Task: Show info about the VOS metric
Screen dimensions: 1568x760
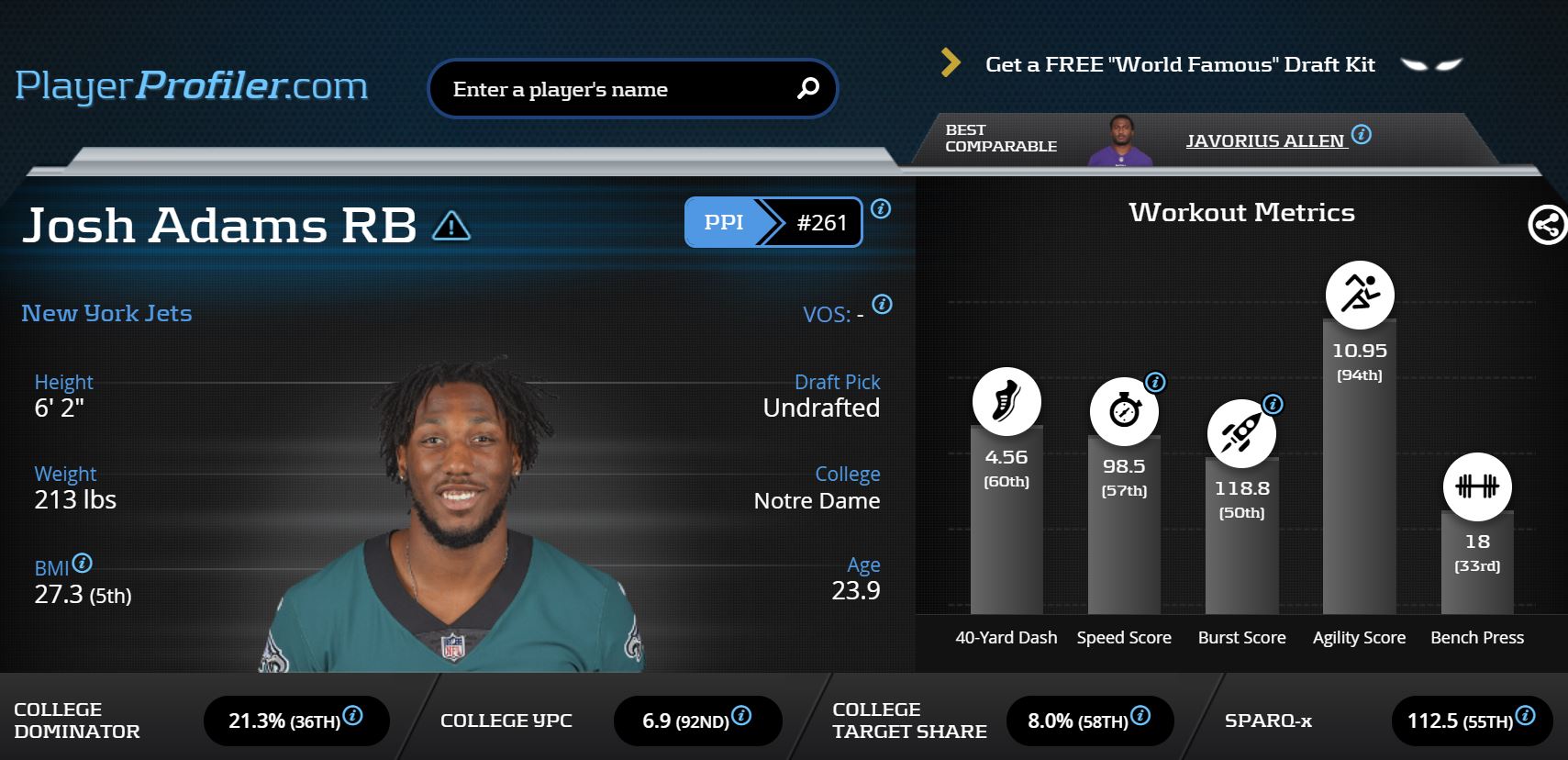Action: pos(882,305)
